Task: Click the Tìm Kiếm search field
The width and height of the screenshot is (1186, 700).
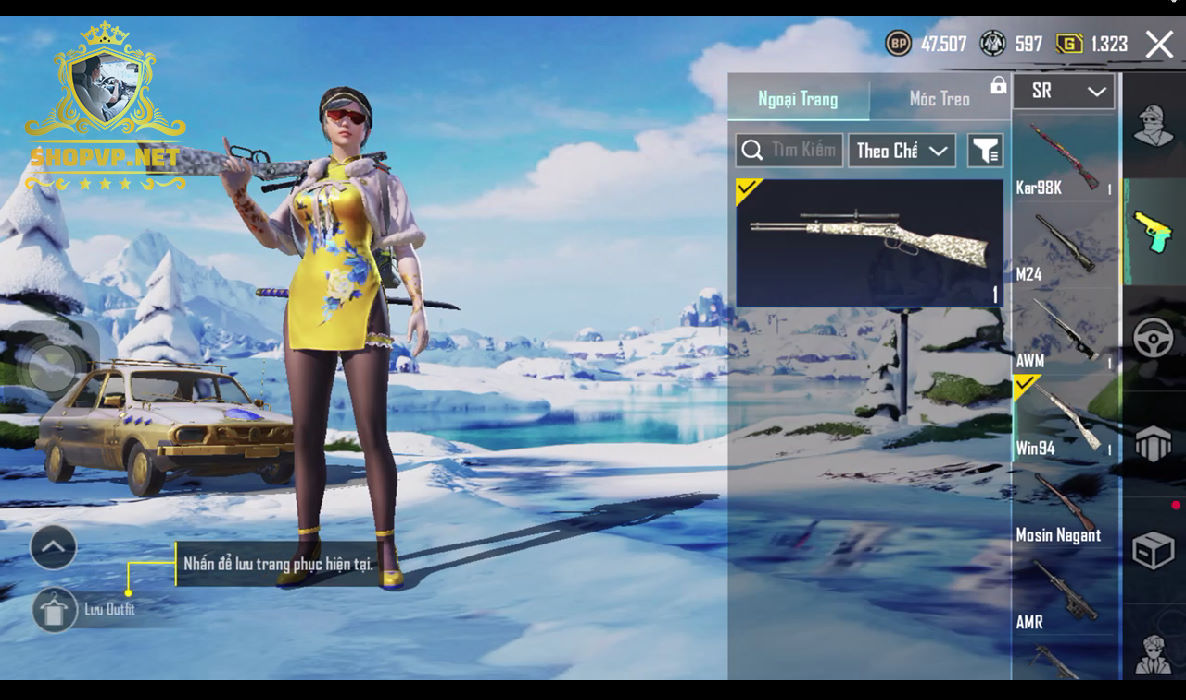Action: (790, 151)
